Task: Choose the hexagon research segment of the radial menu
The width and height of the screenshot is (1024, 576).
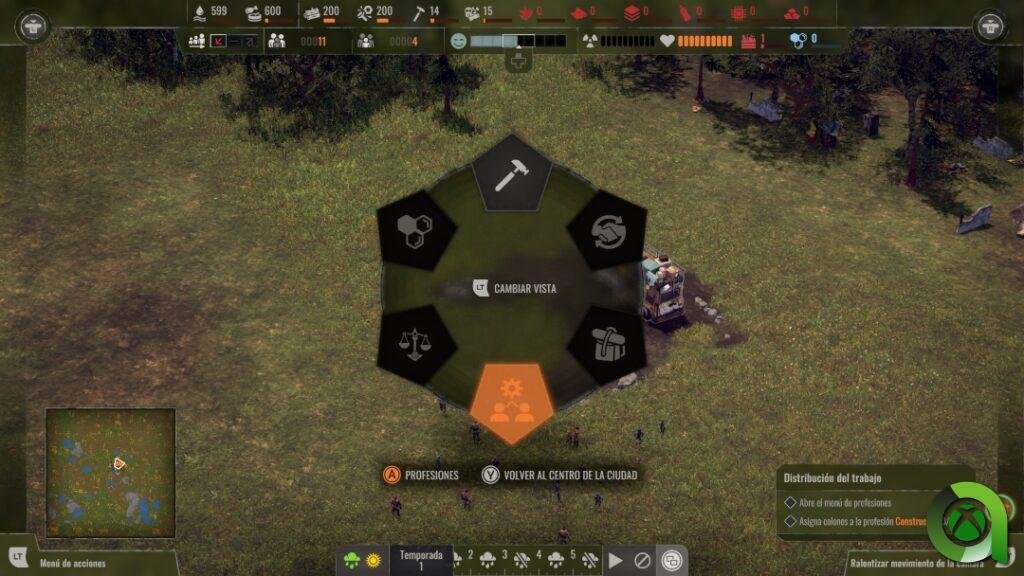Action: click(x=415, y=231)
